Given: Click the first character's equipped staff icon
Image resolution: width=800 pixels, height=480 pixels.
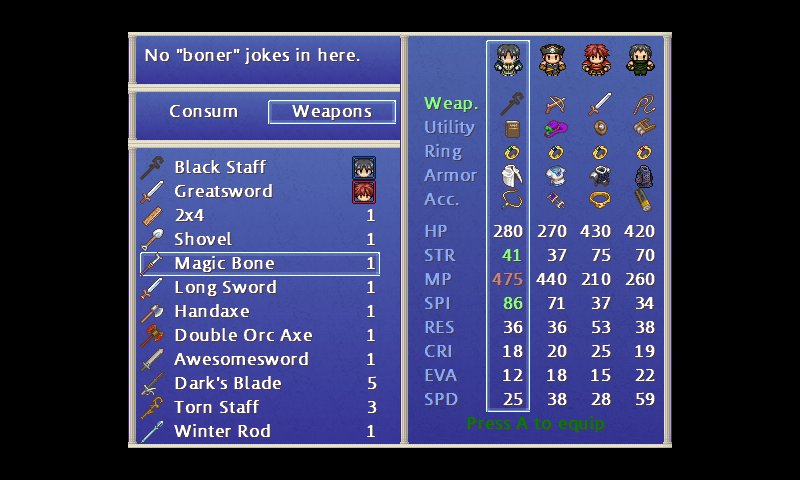Looking at the screenshot, I should coord(510,104).
